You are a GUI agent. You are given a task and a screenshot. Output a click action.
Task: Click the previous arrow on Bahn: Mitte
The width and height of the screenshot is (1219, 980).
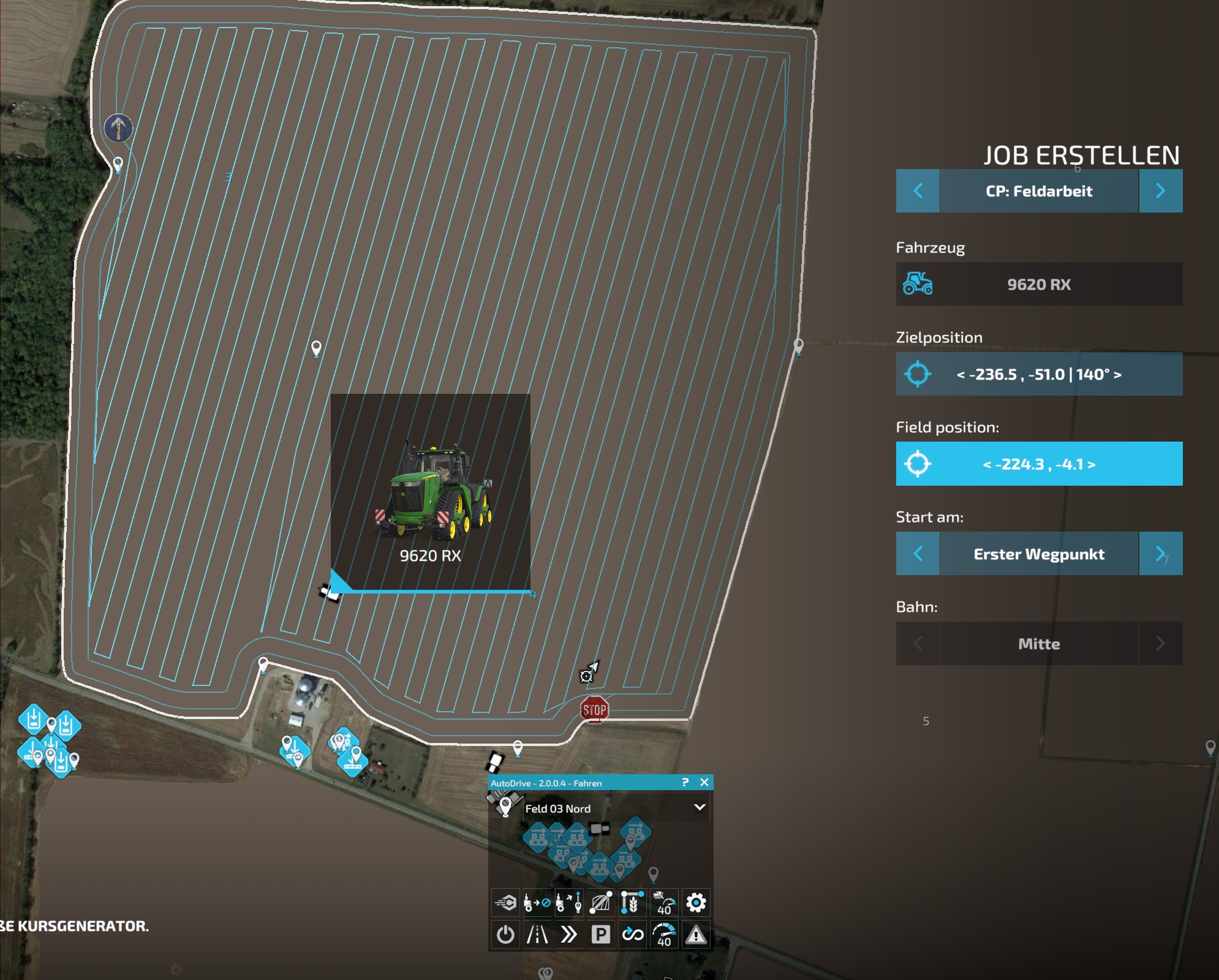tap(917, 644)
